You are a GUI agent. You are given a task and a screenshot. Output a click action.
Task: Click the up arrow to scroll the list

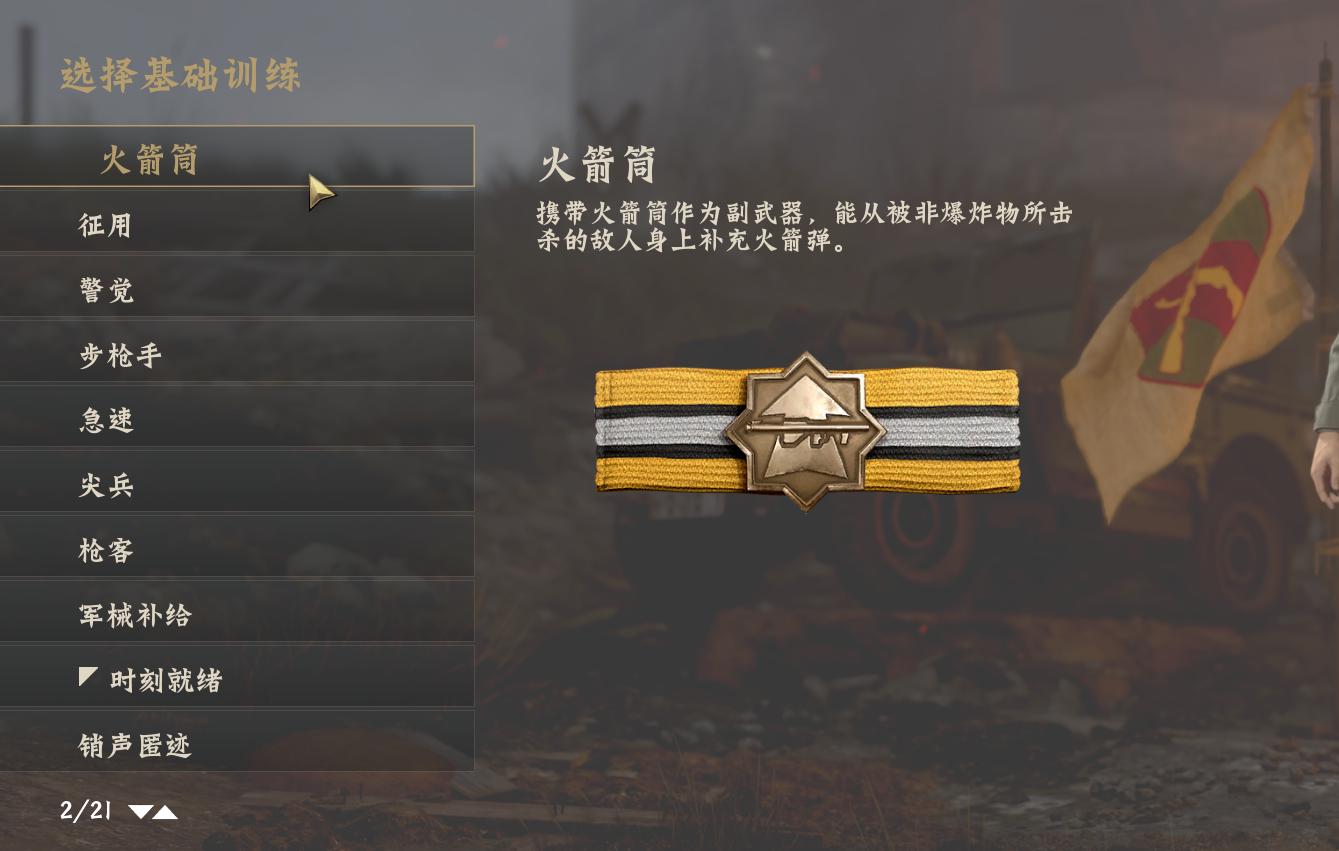pyautogui.click(x=165, y=812)
